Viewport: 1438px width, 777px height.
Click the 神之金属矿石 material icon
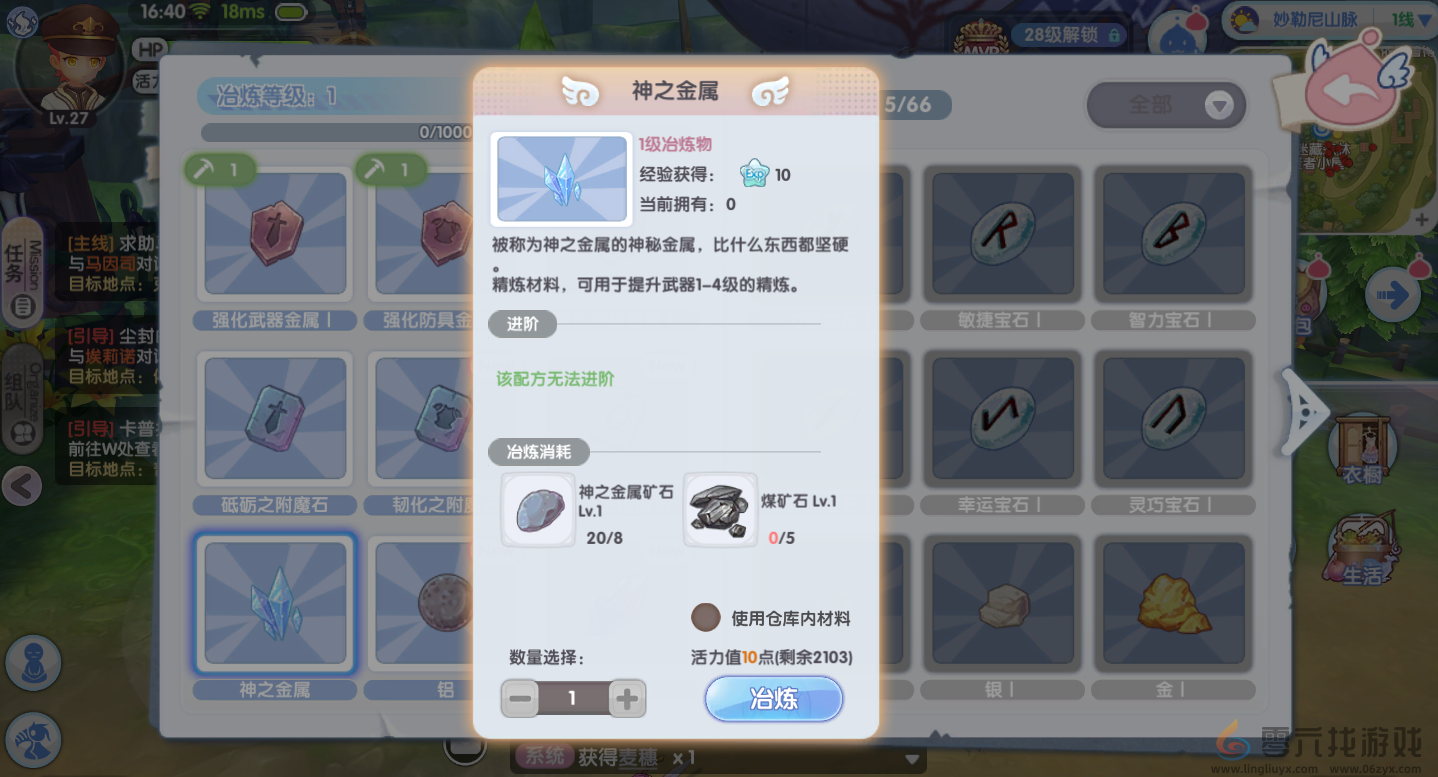538,510
